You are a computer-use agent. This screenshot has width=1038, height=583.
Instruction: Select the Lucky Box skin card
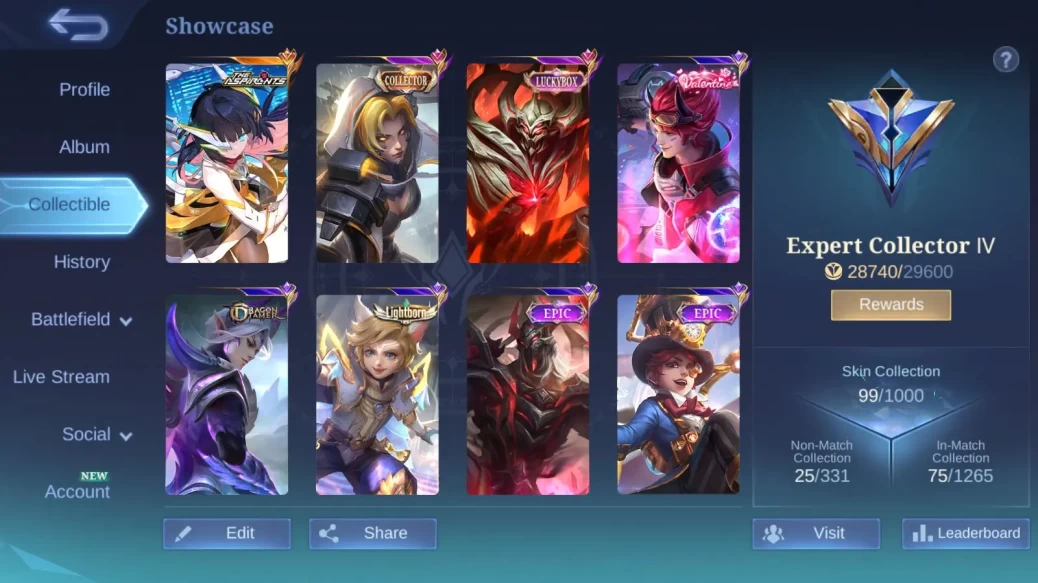tap(528, 163)
